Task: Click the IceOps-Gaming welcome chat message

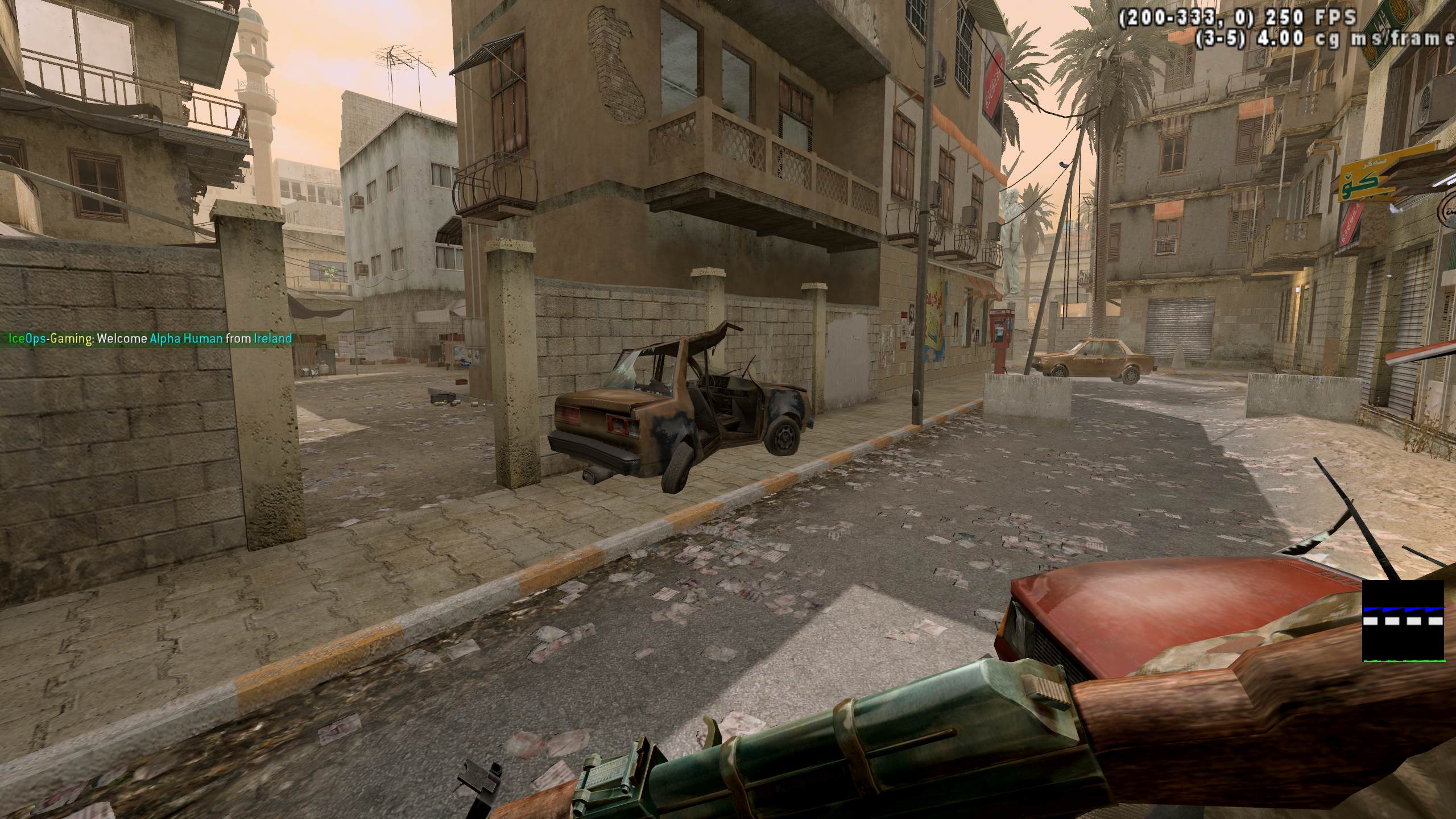Action: (150, 339)
